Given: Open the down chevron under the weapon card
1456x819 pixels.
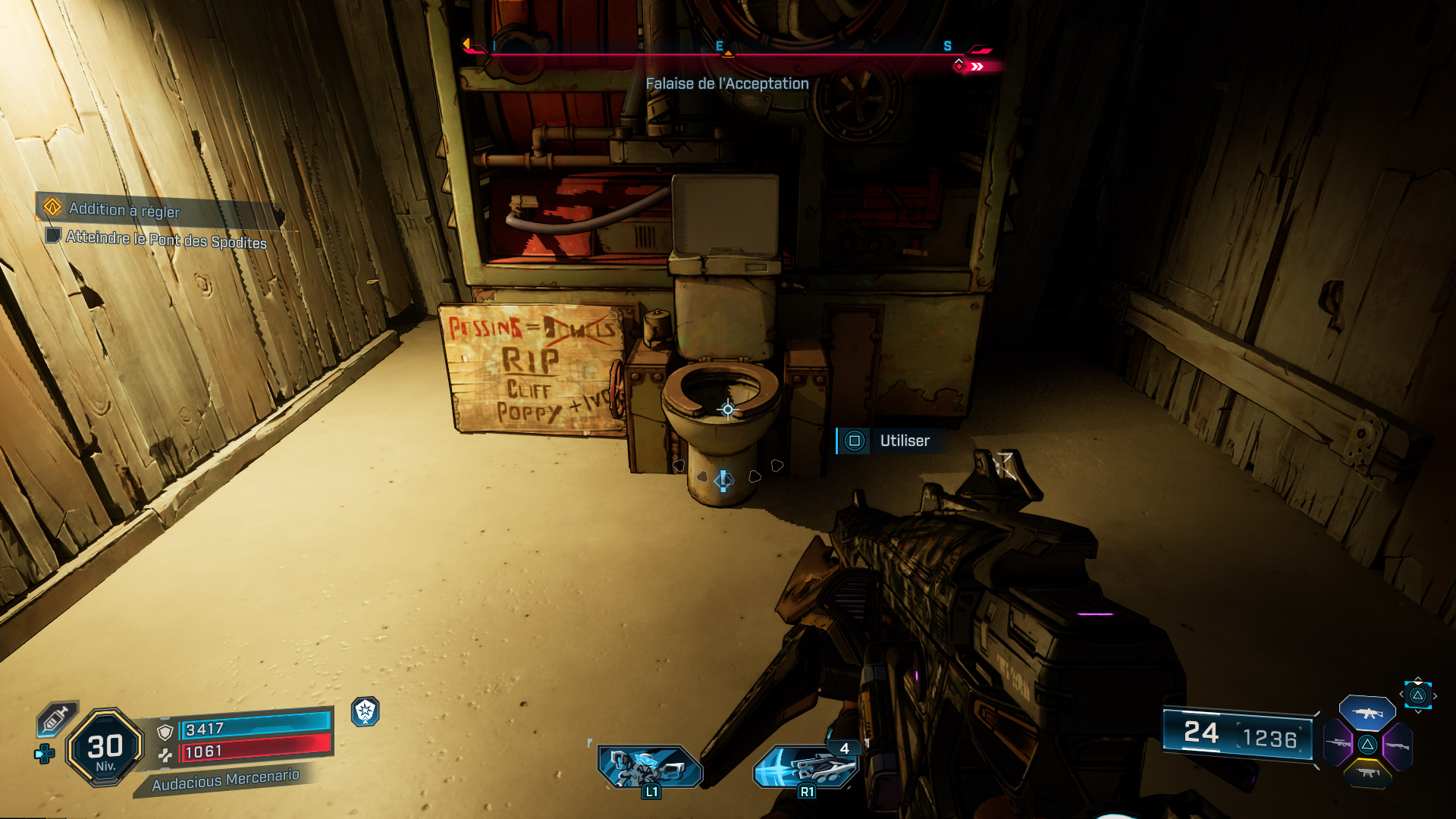Looking at the screenshot, I should tap(1418, 712).
